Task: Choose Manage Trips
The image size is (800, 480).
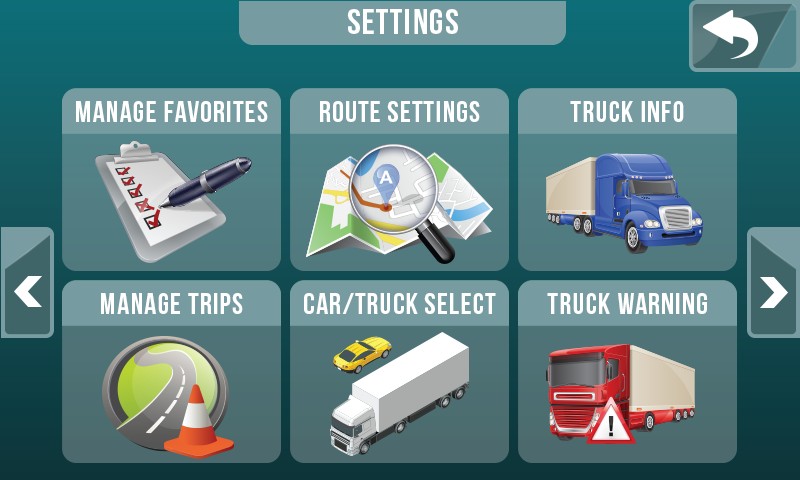Action: coord(171,372)
